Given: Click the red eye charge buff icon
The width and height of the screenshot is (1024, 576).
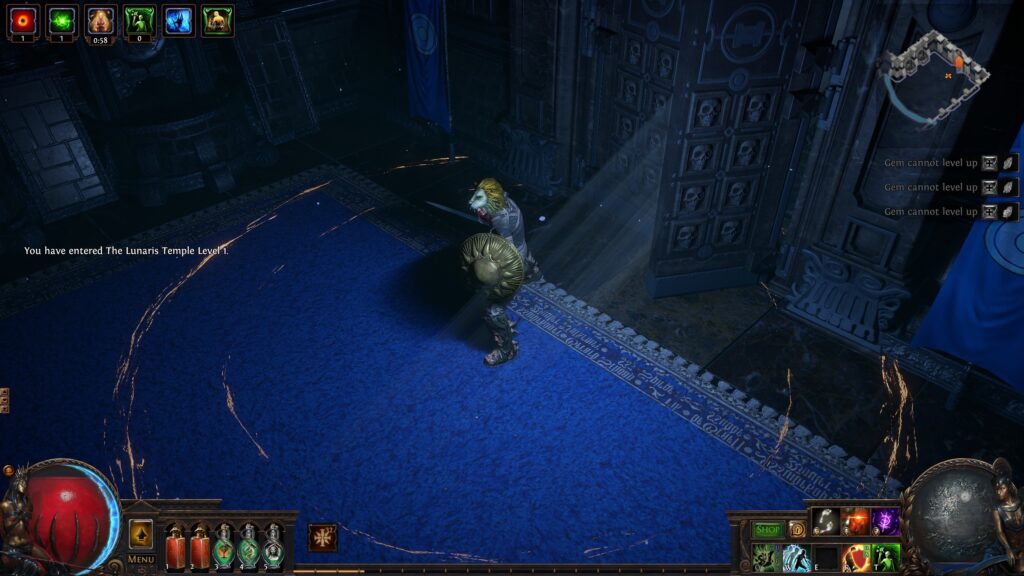Looking at the screenshot, I should [x=23, y=19].
